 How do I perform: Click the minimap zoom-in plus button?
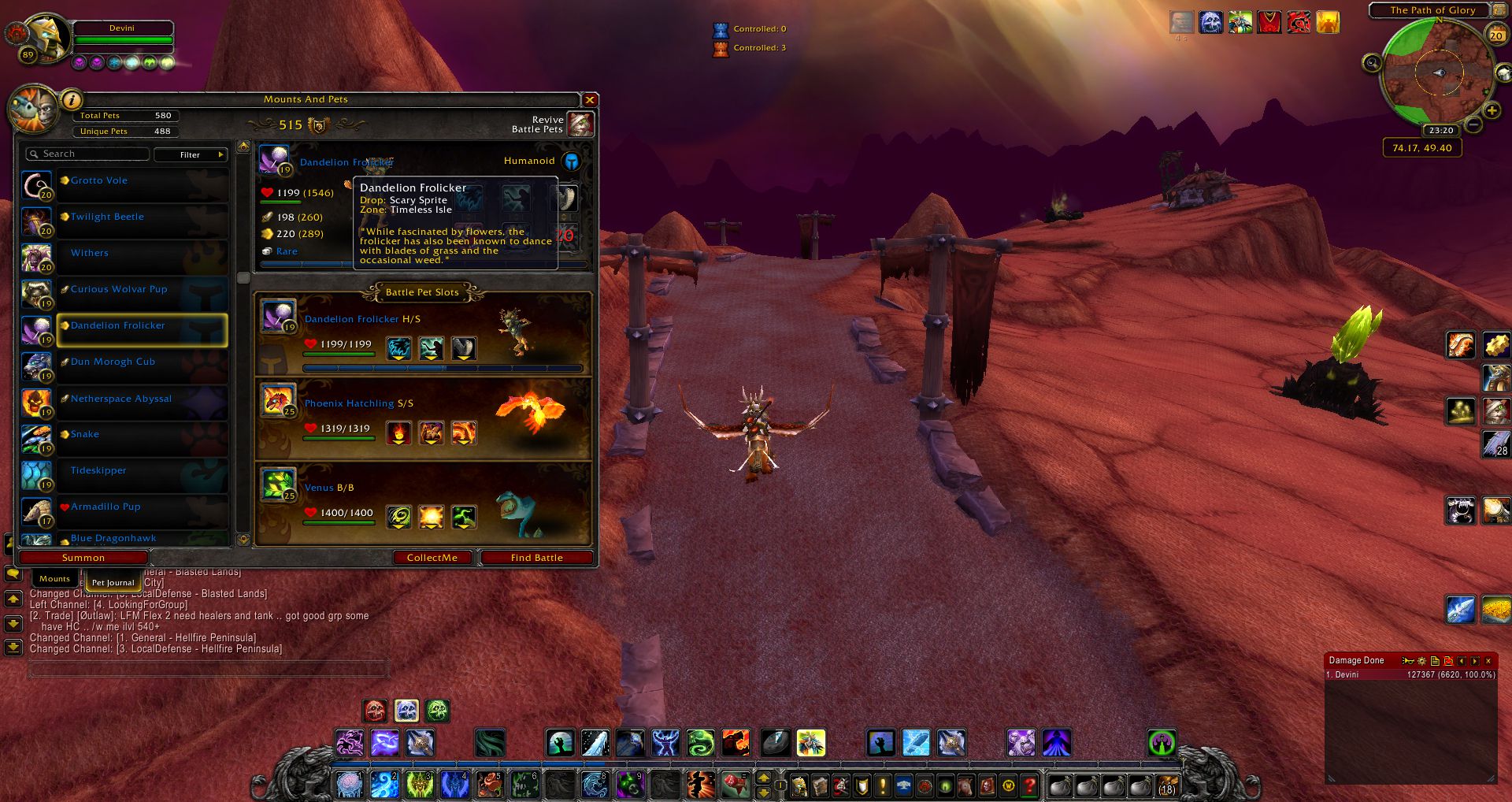[x=1492, y=111]
